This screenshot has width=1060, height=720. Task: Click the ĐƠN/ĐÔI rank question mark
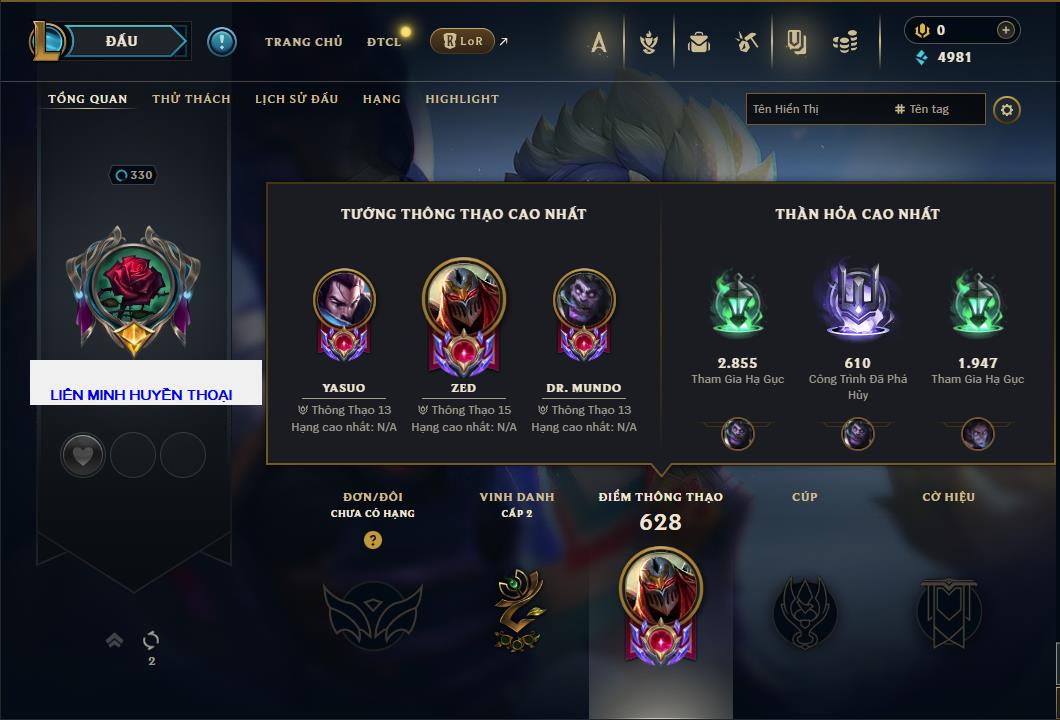click(x=373, y=540)
